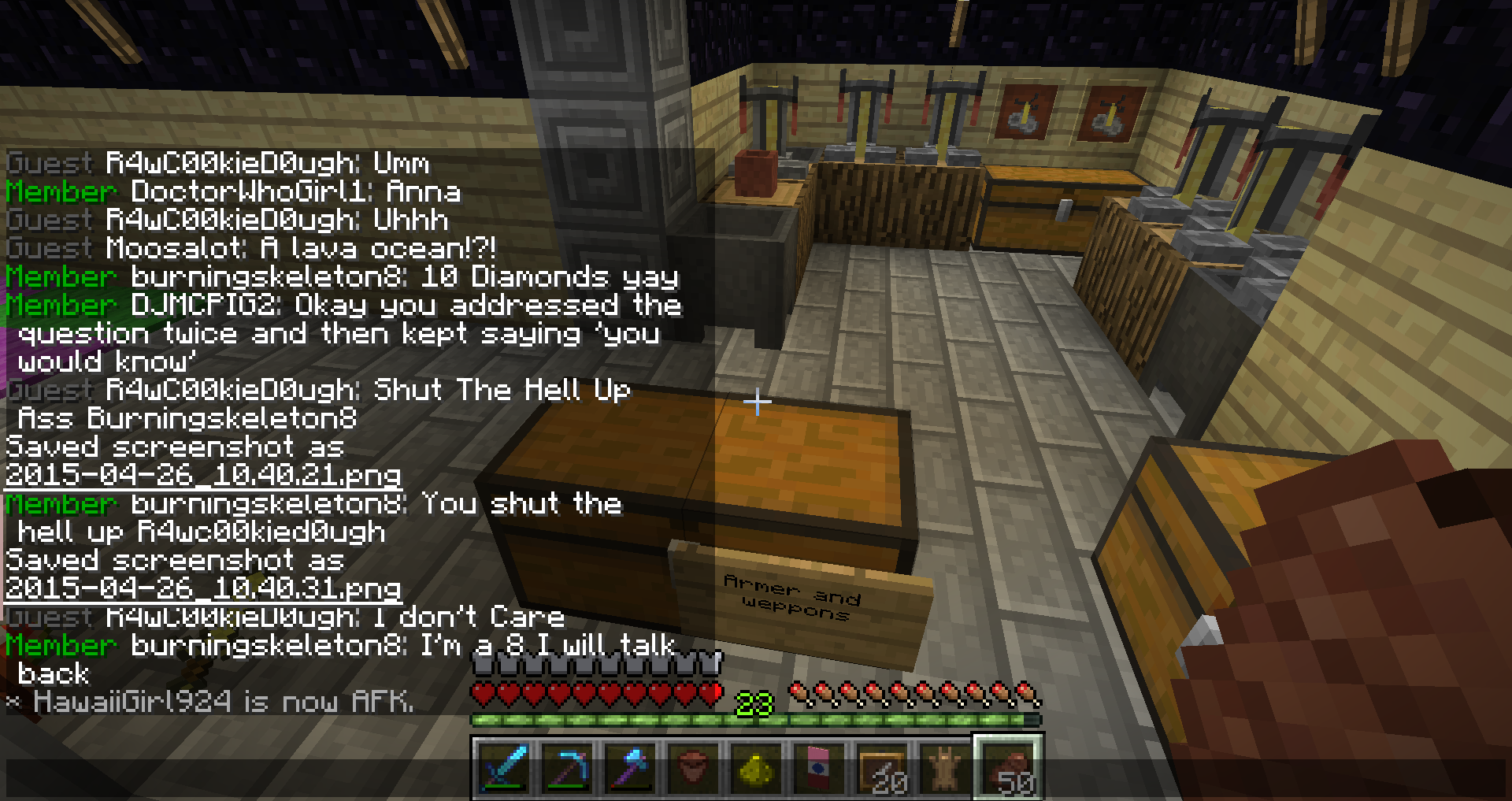
Task: Select the diamond sword hotbar slot
Action: [x=505, y=767]
